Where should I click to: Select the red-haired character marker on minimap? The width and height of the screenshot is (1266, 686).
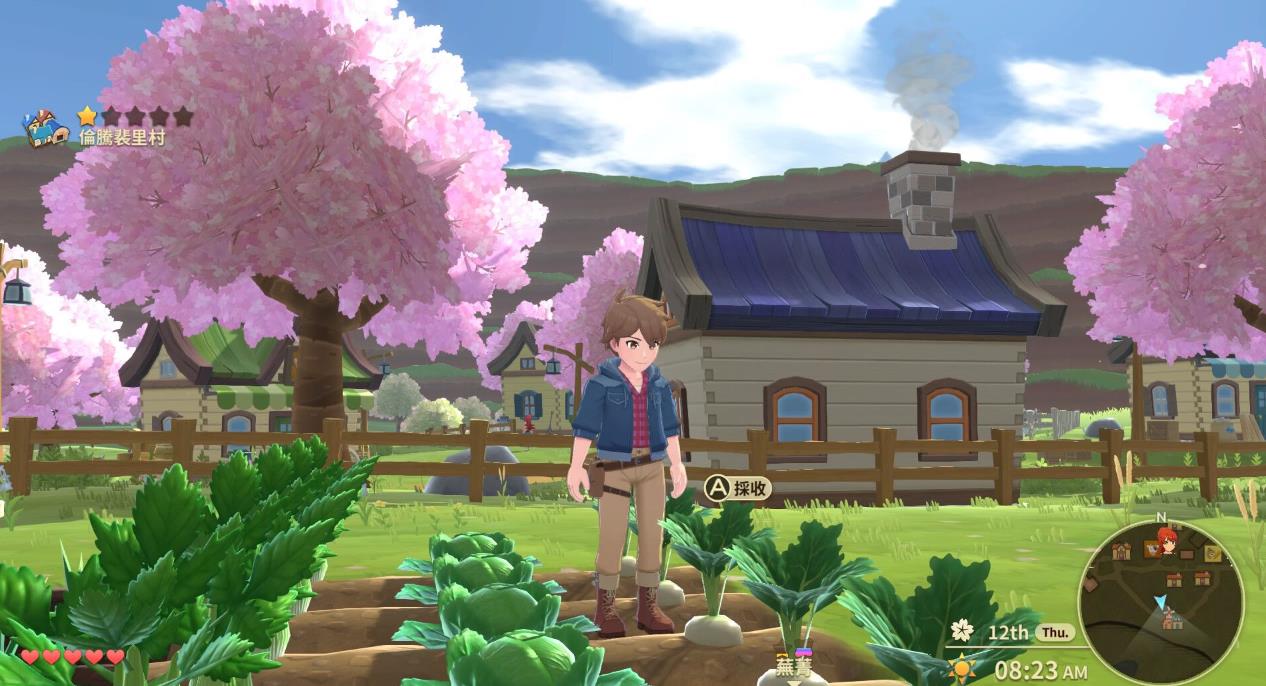pyautogui.click(x=1166, y=541)
